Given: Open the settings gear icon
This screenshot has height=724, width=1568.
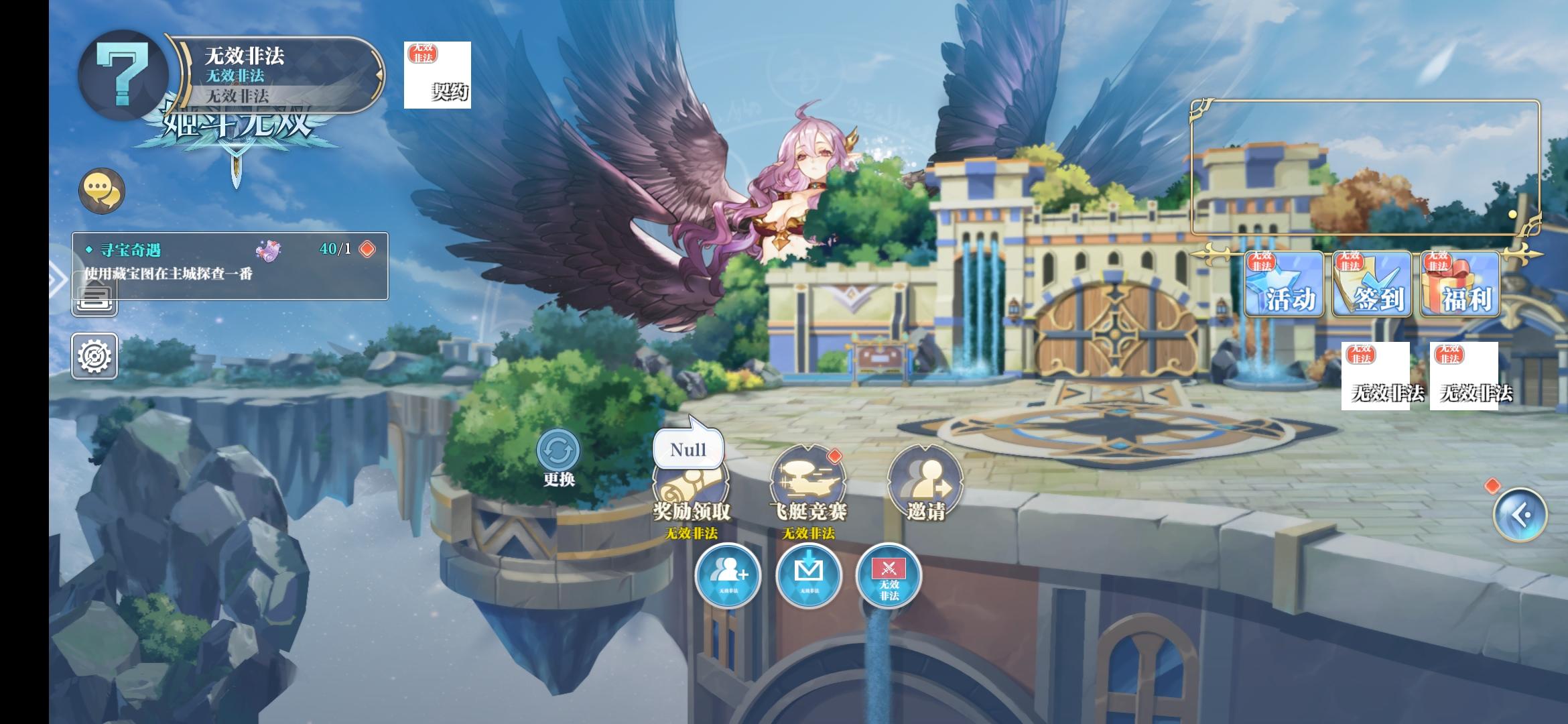Looking at the screenshot, I should 94,356.
